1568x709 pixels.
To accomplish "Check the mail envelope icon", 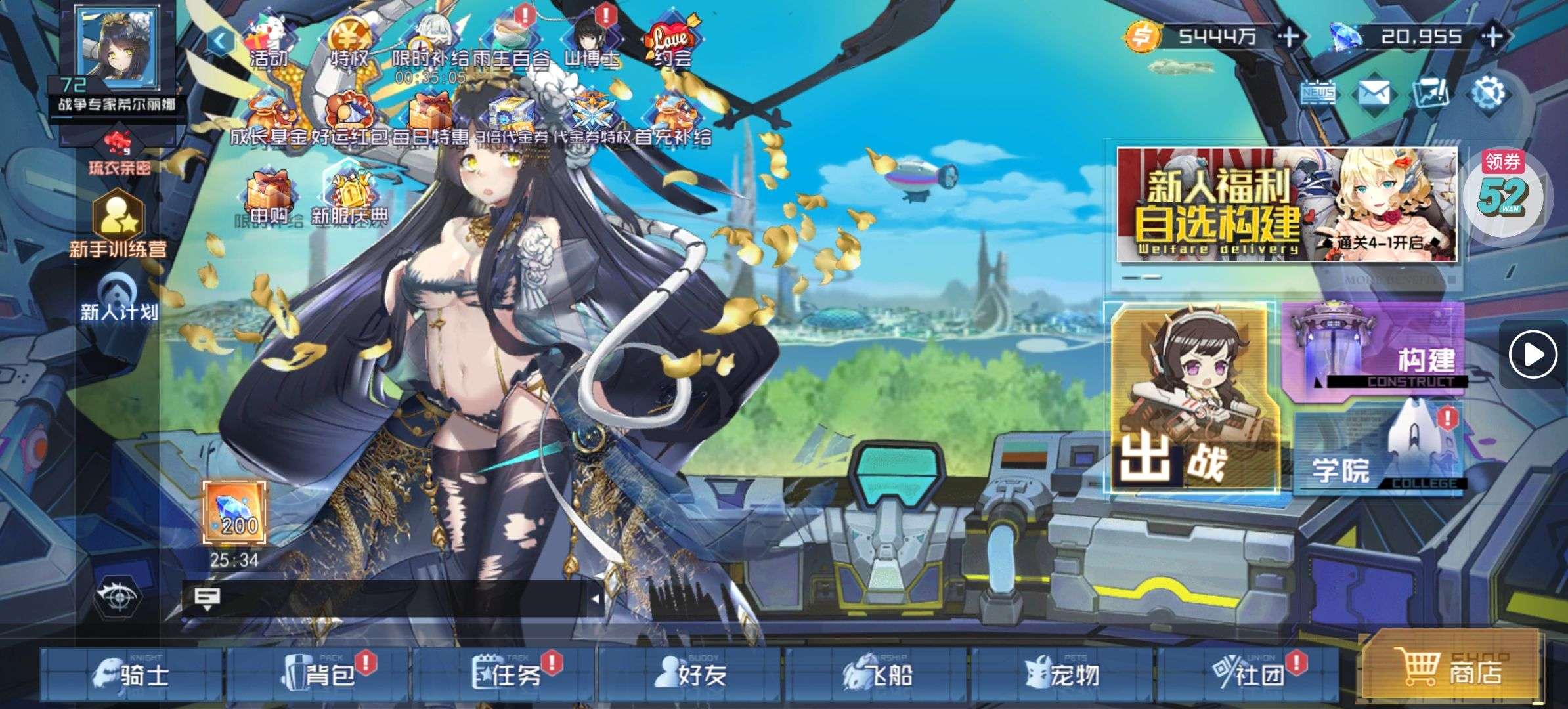I will point(1373,94).
